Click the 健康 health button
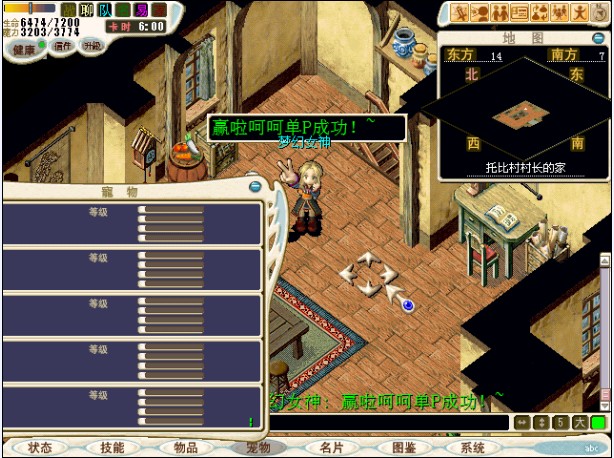 click(x=23, y=47)
